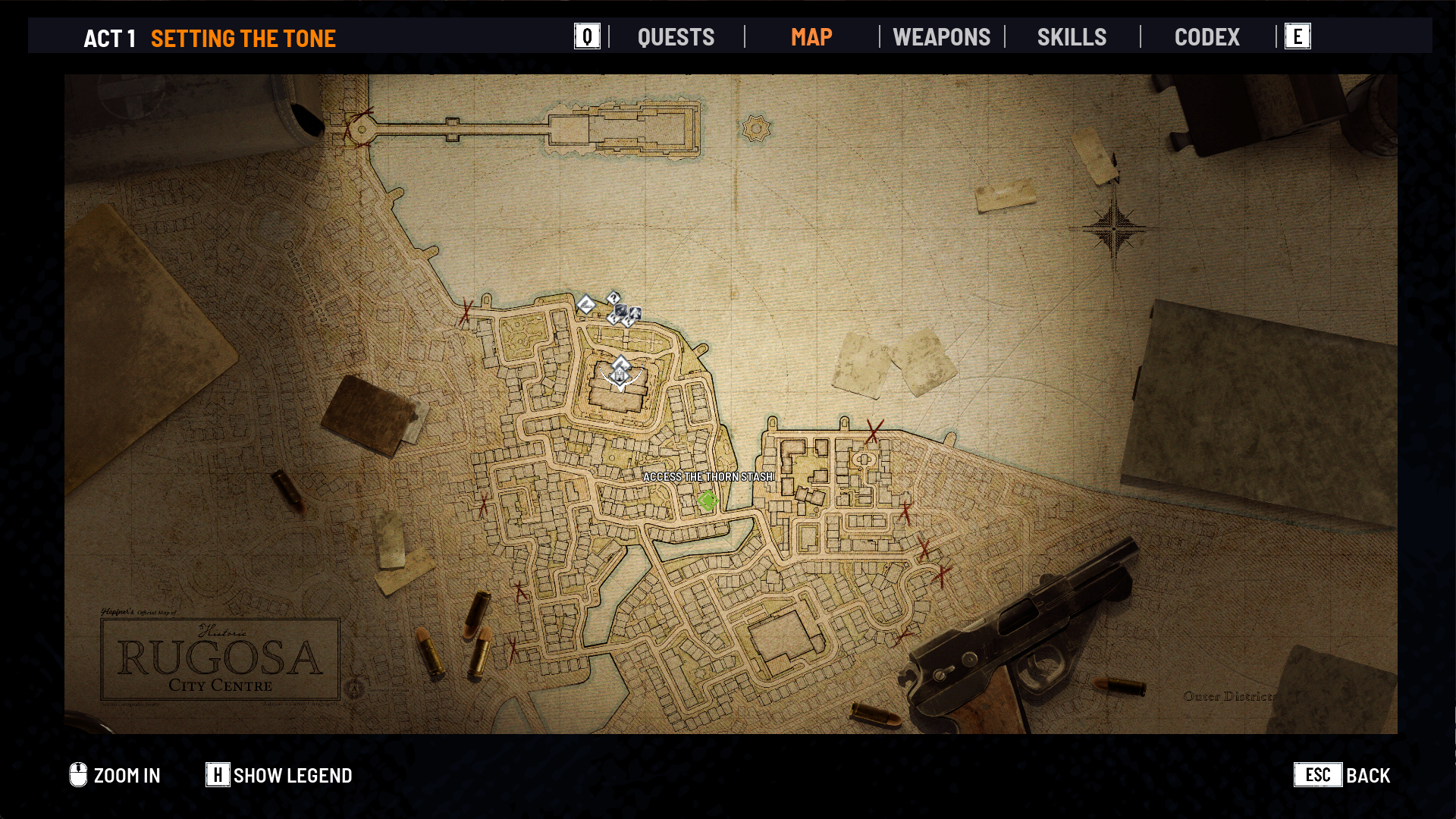The width and height of the screenshot is (1456, 819).
Task: Click the green Thorn Stash quest marker
Action: point(708,500)
